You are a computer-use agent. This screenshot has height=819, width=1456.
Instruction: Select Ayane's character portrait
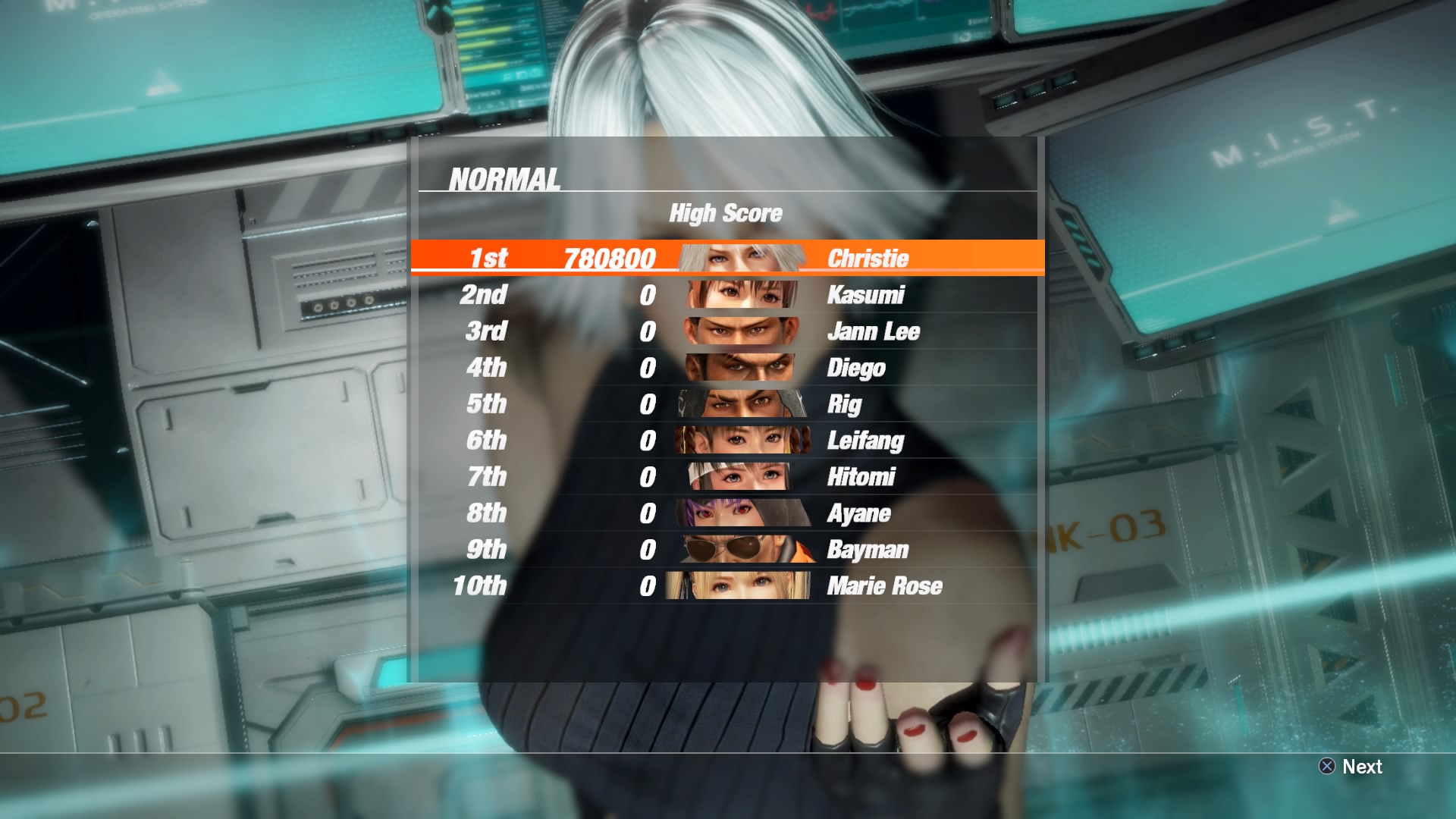(x=739, y=513)
